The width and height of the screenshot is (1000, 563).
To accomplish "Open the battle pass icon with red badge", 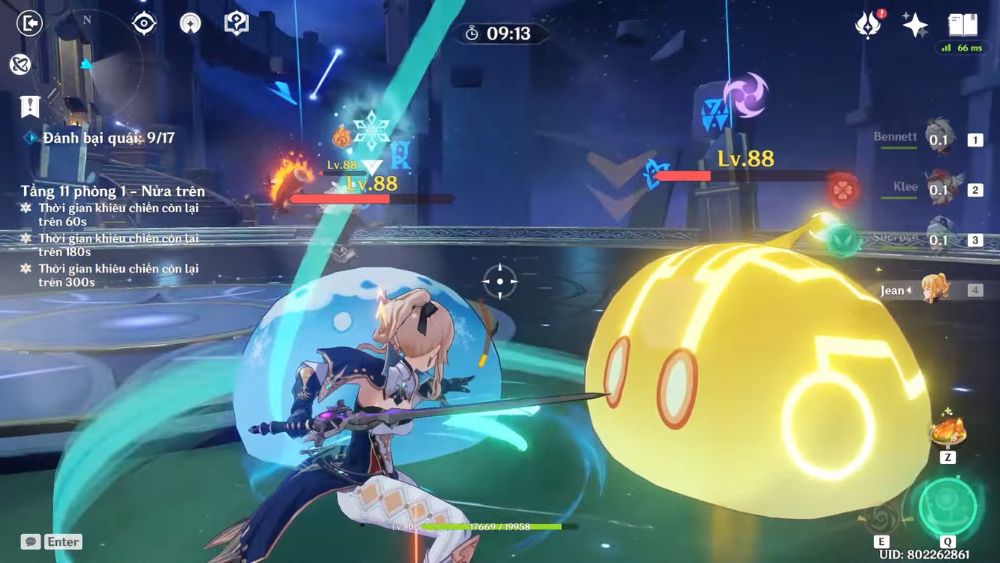I will tap(869, 25).
